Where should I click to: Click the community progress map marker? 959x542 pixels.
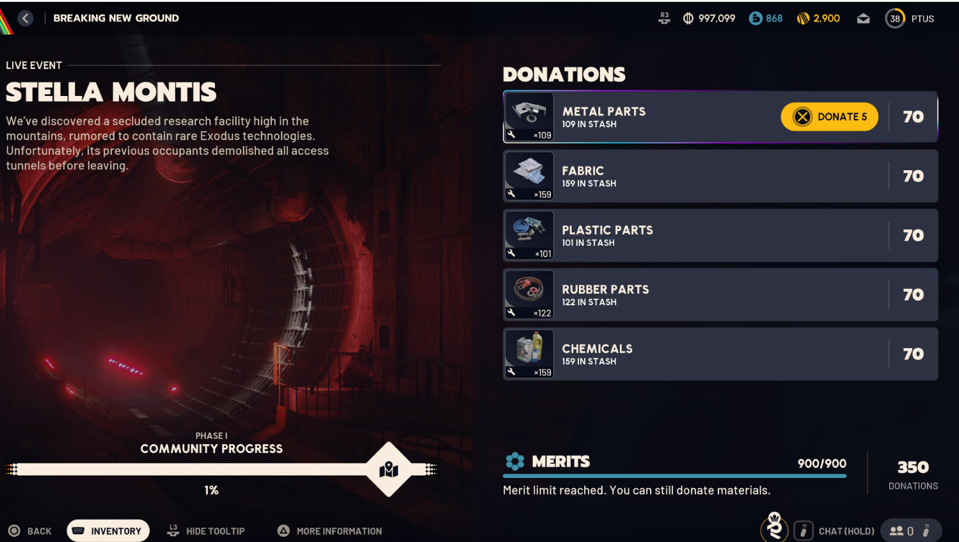389,469
